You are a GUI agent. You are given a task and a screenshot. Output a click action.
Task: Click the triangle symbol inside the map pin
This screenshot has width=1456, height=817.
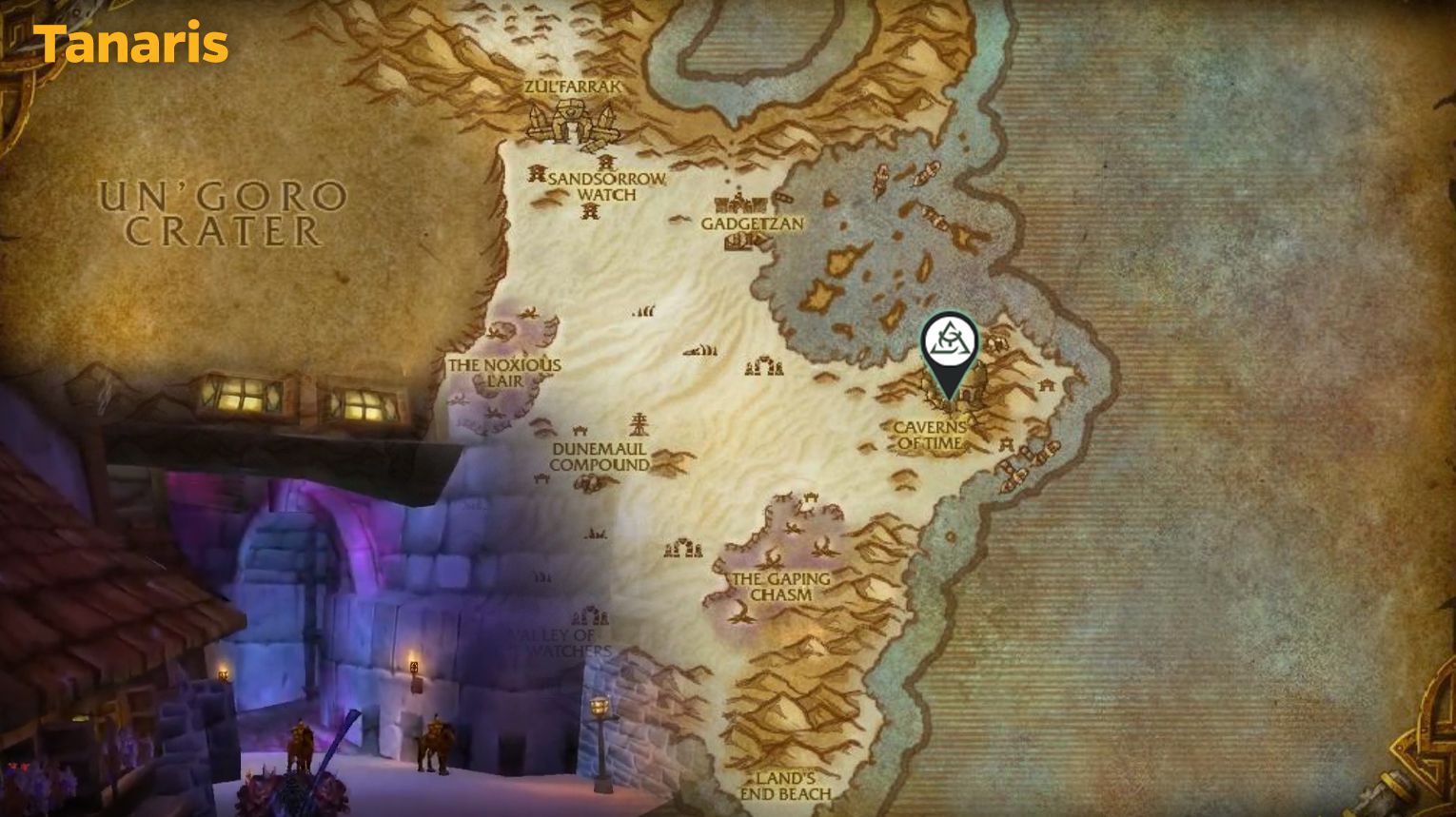point(949,340)
